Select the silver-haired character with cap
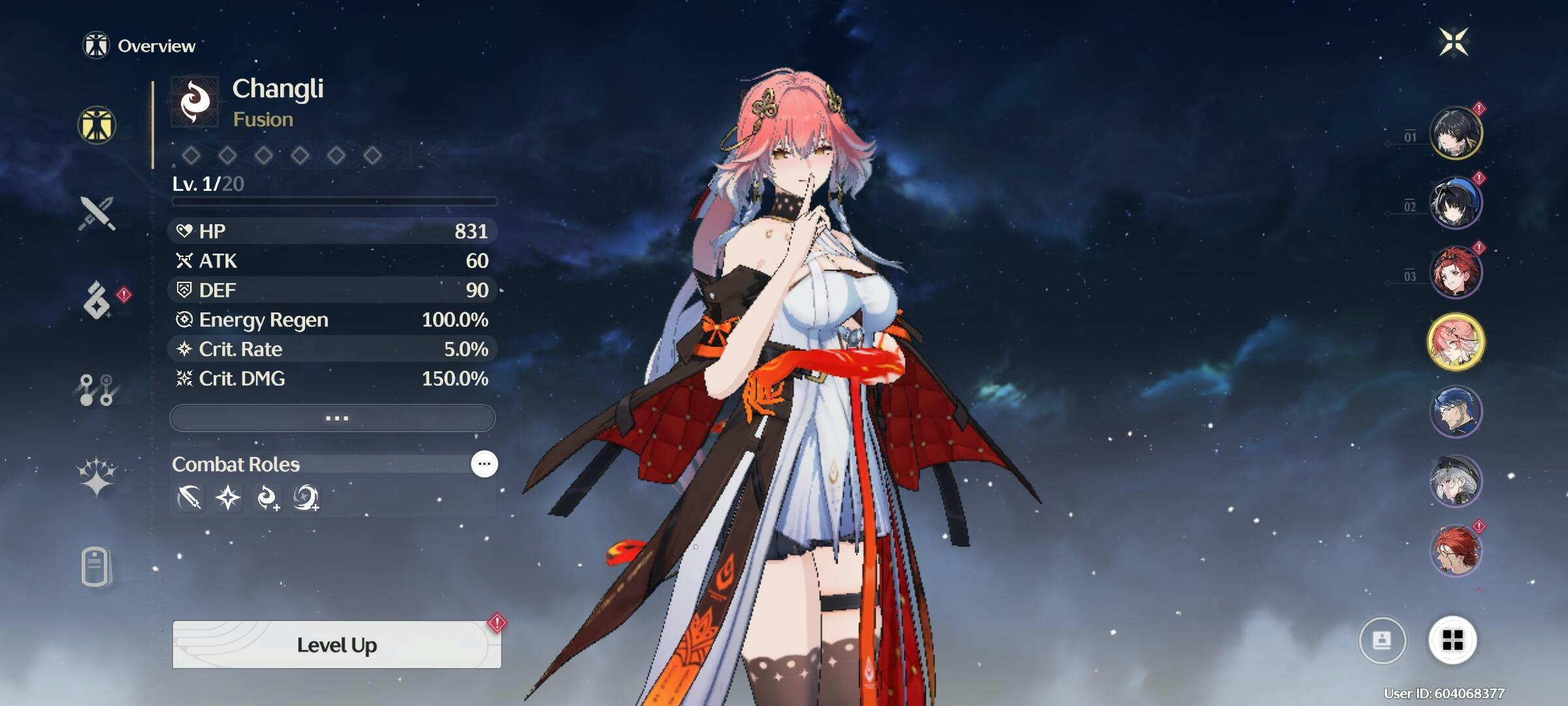Screen dimensions: 1568x706 pyautogui.click(x=1456, y=480)
